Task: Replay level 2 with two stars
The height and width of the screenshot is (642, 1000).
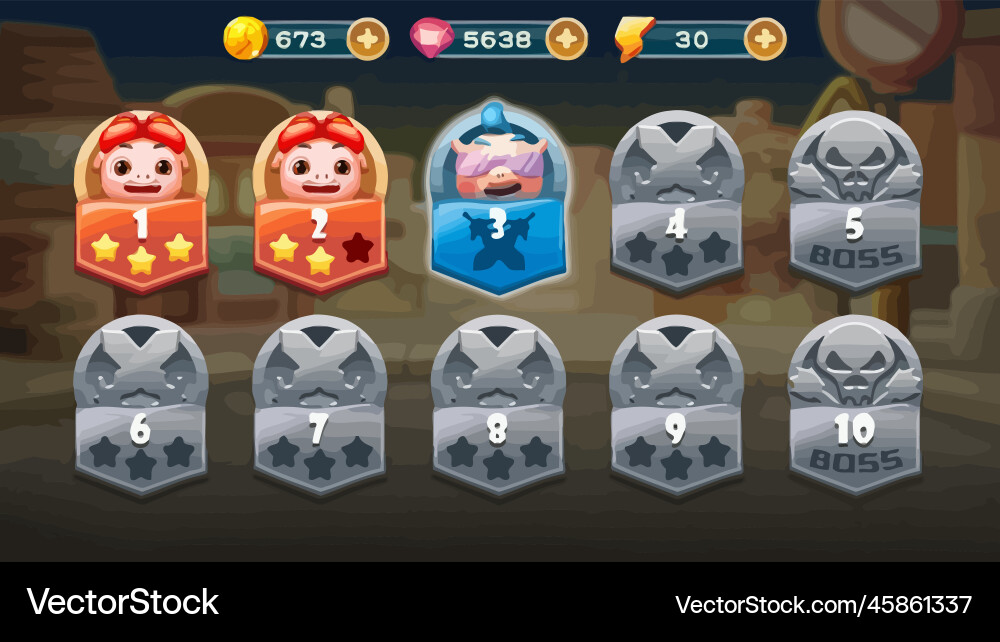Action: [x=319, y=204]
